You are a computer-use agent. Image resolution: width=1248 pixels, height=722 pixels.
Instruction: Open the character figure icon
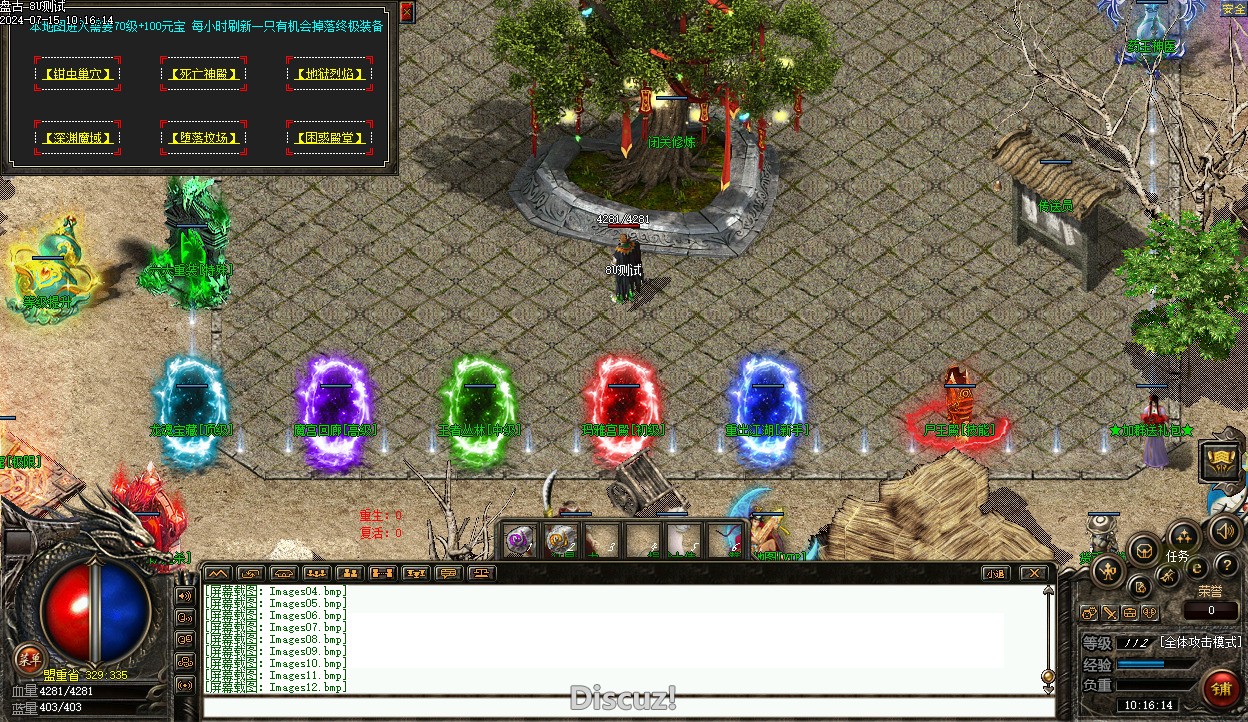(x=1108, y=571)
